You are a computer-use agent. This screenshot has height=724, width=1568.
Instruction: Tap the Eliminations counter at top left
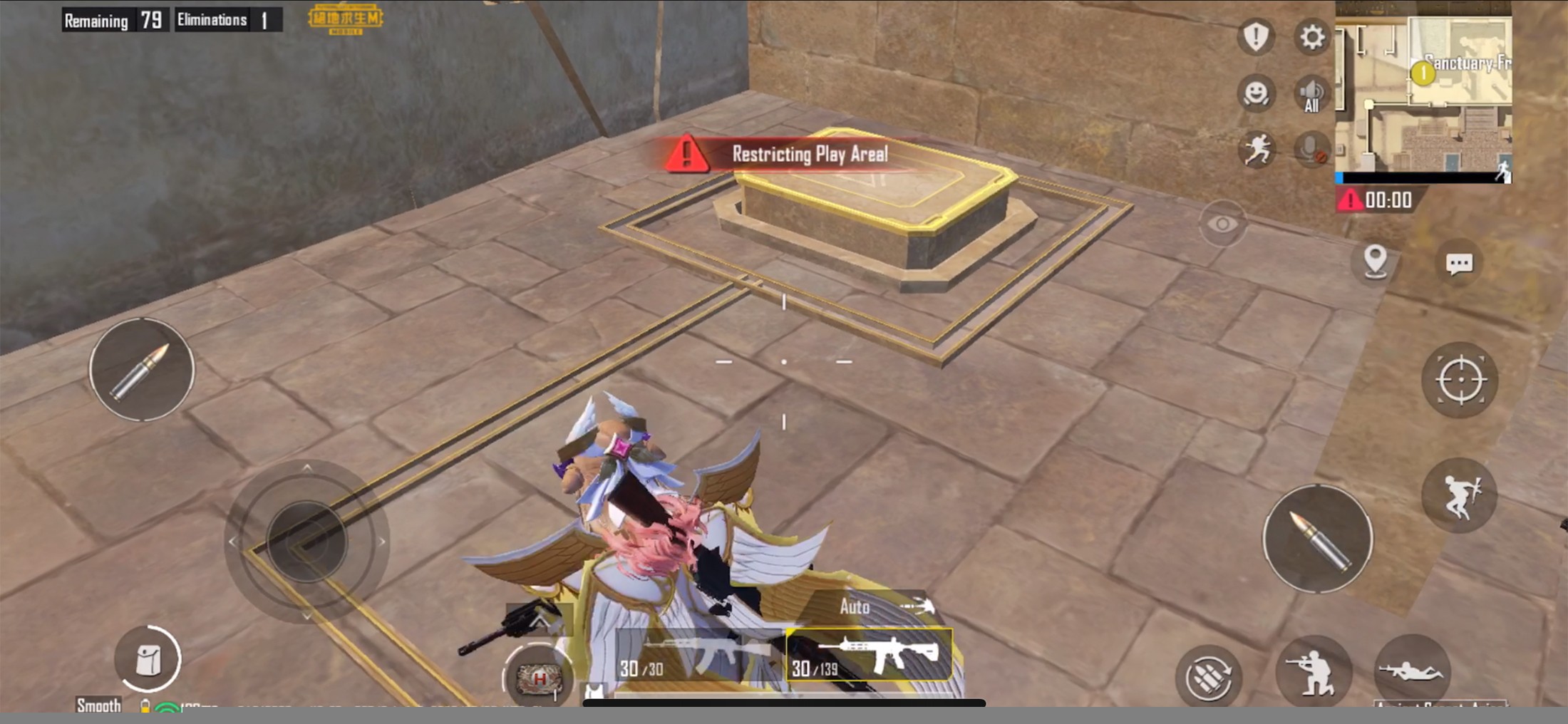pyautogui.click(x=226, y=19)
